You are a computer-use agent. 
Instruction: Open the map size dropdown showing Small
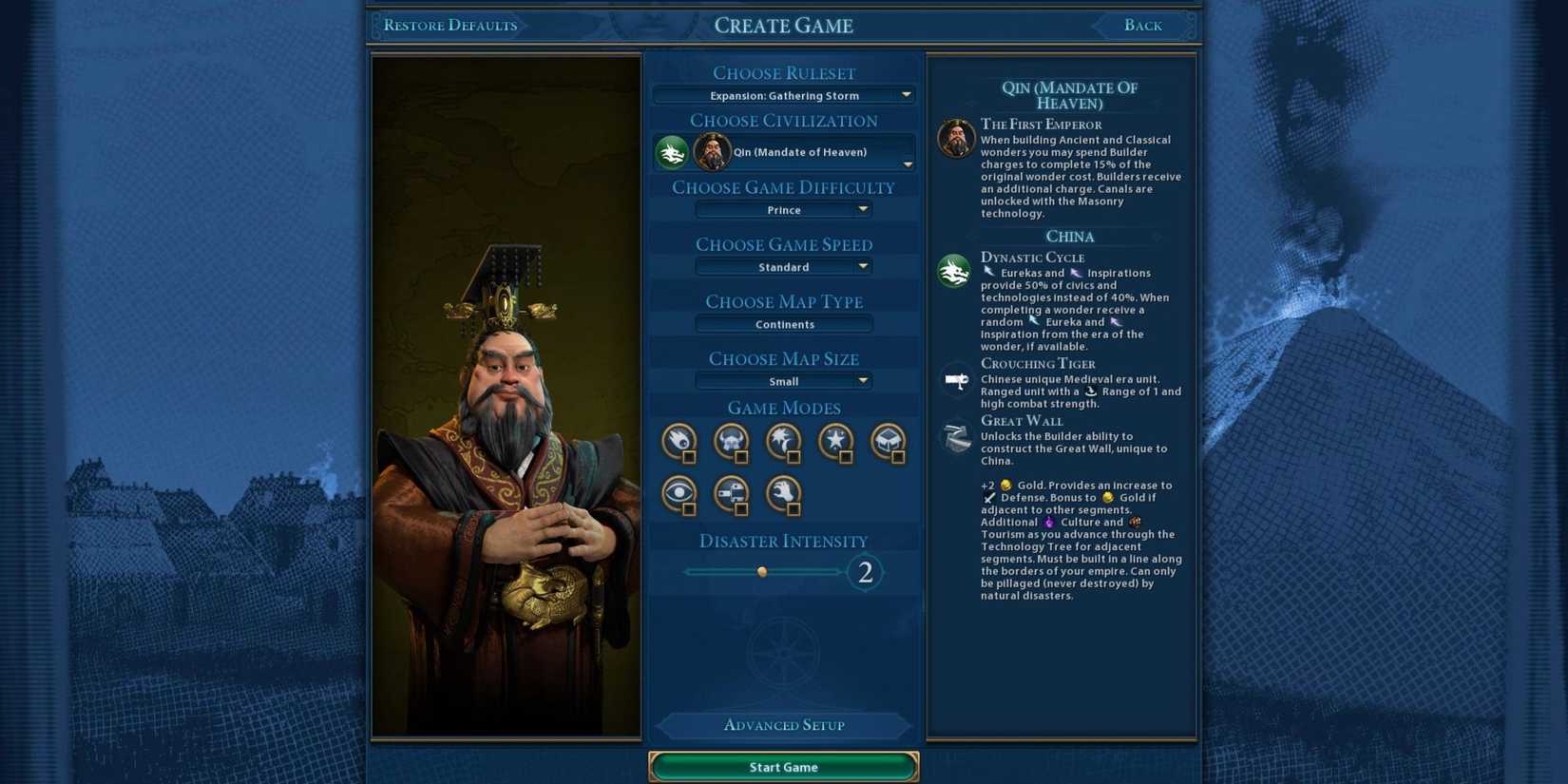pos(783,380)
